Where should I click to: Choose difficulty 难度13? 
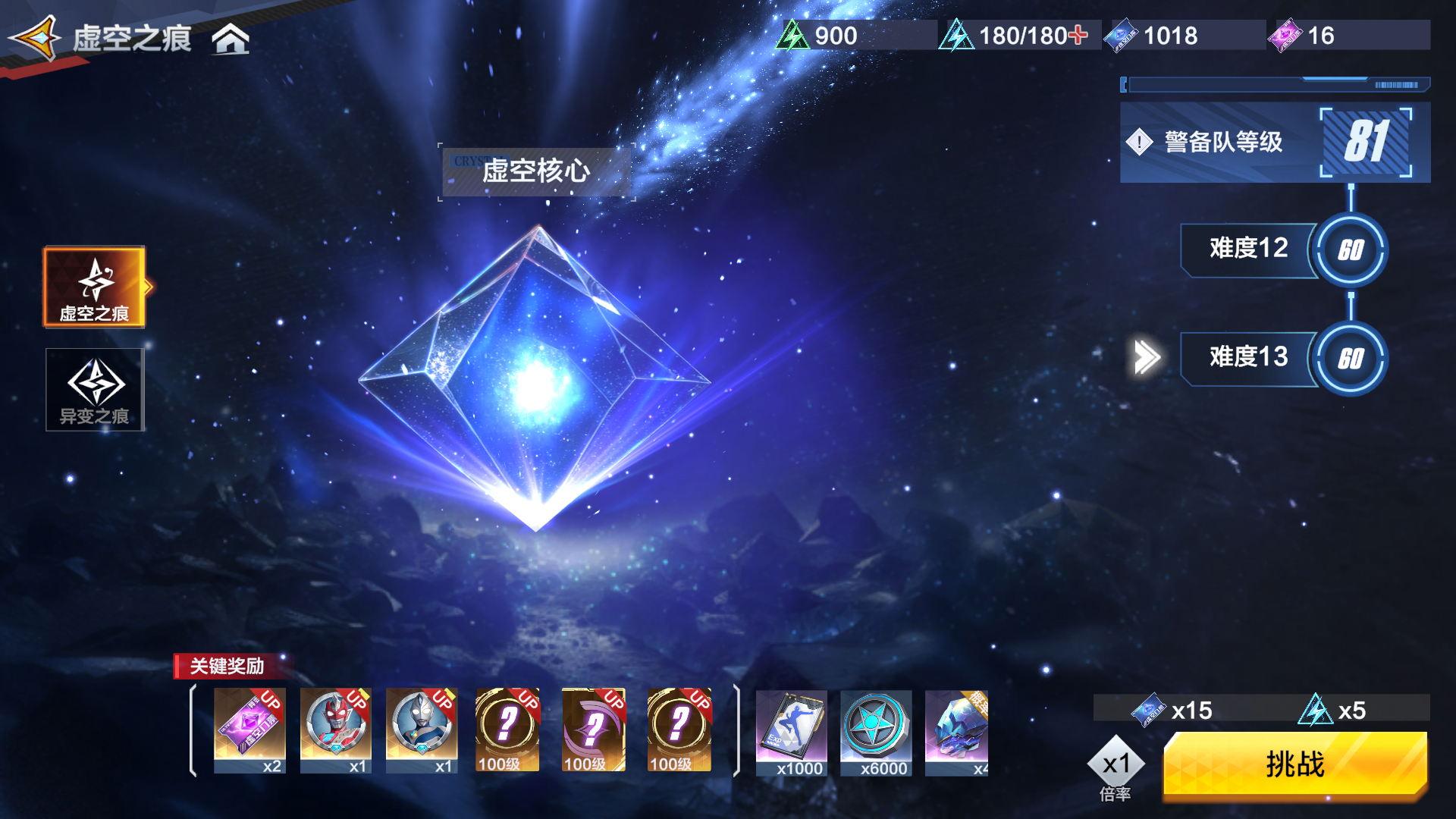pos(1248,357)
